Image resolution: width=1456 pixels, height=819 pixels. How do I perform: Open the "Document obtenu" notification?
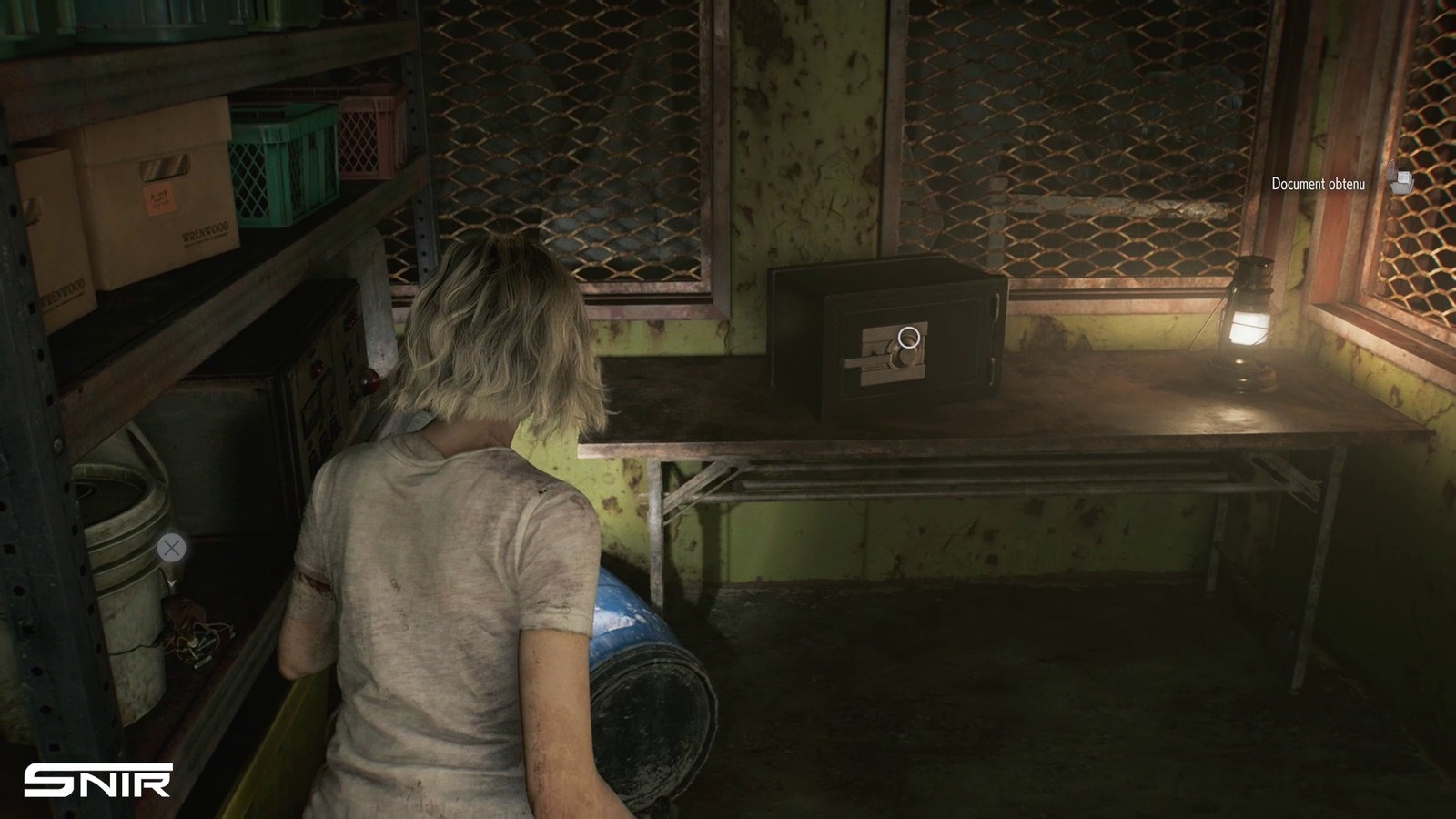1318,184
